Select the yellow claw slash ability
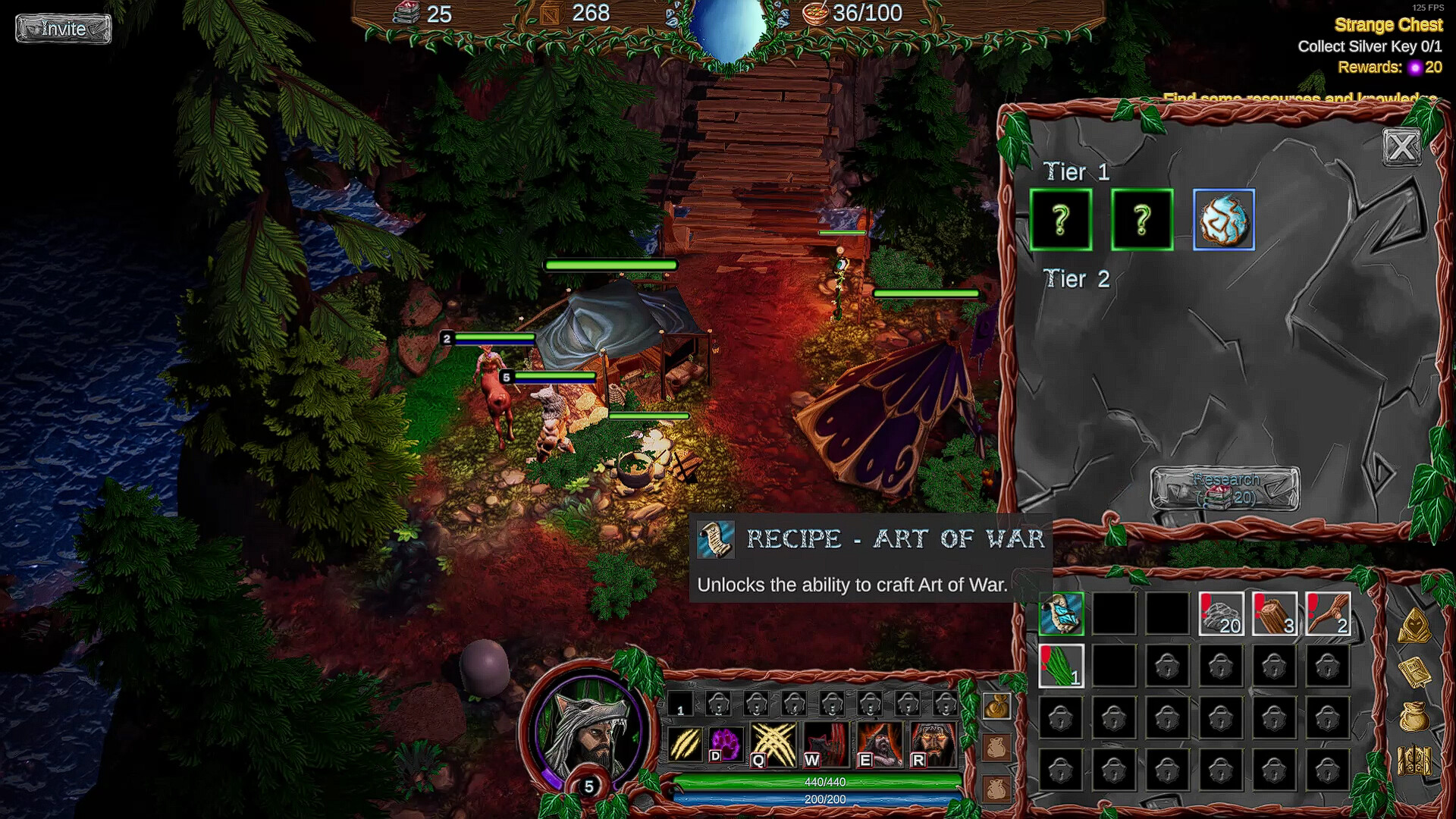 tap(686, 745)
